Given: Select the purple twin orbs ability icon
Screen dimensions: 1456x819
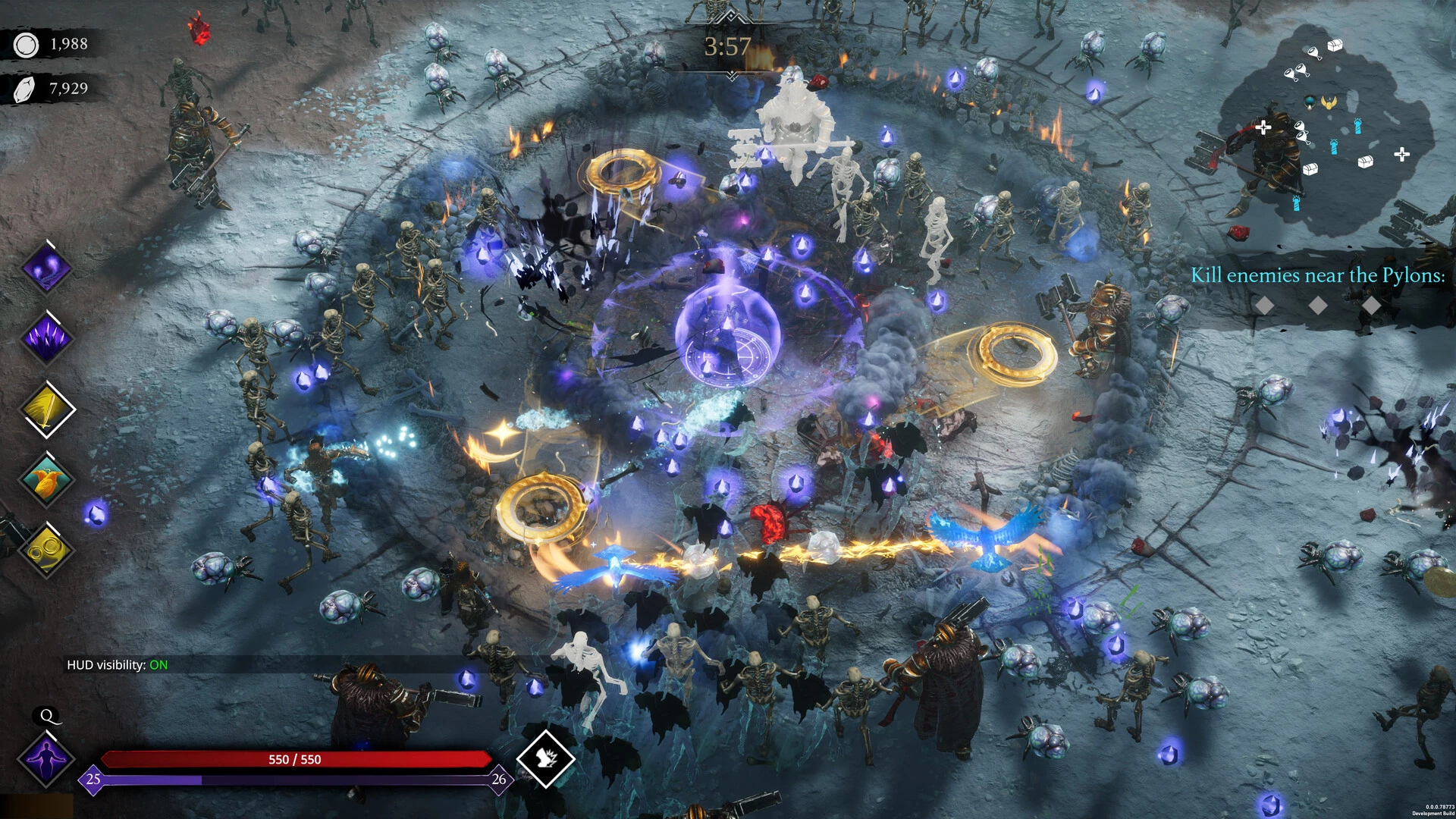Looking at the screenshot, I should click(46, 269).
